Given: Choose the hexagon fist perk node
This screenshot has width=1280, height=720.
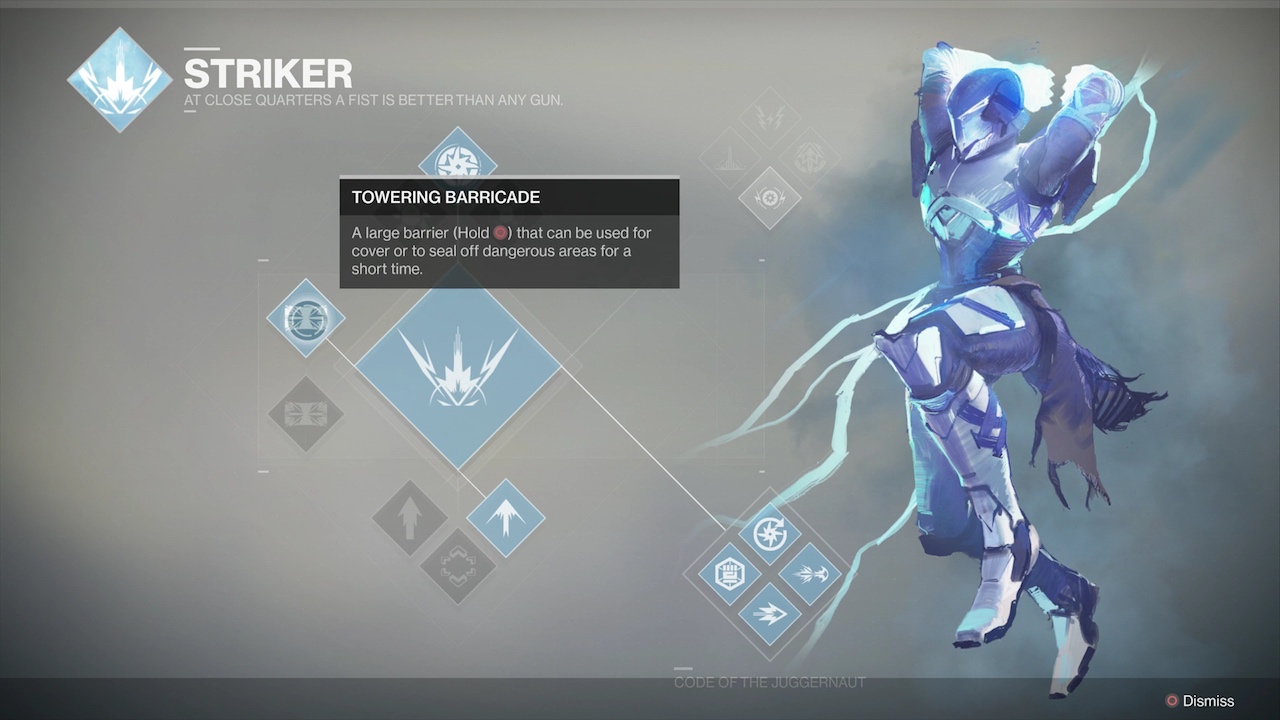Looking at the screenshot, I should (x=729, y=574).
